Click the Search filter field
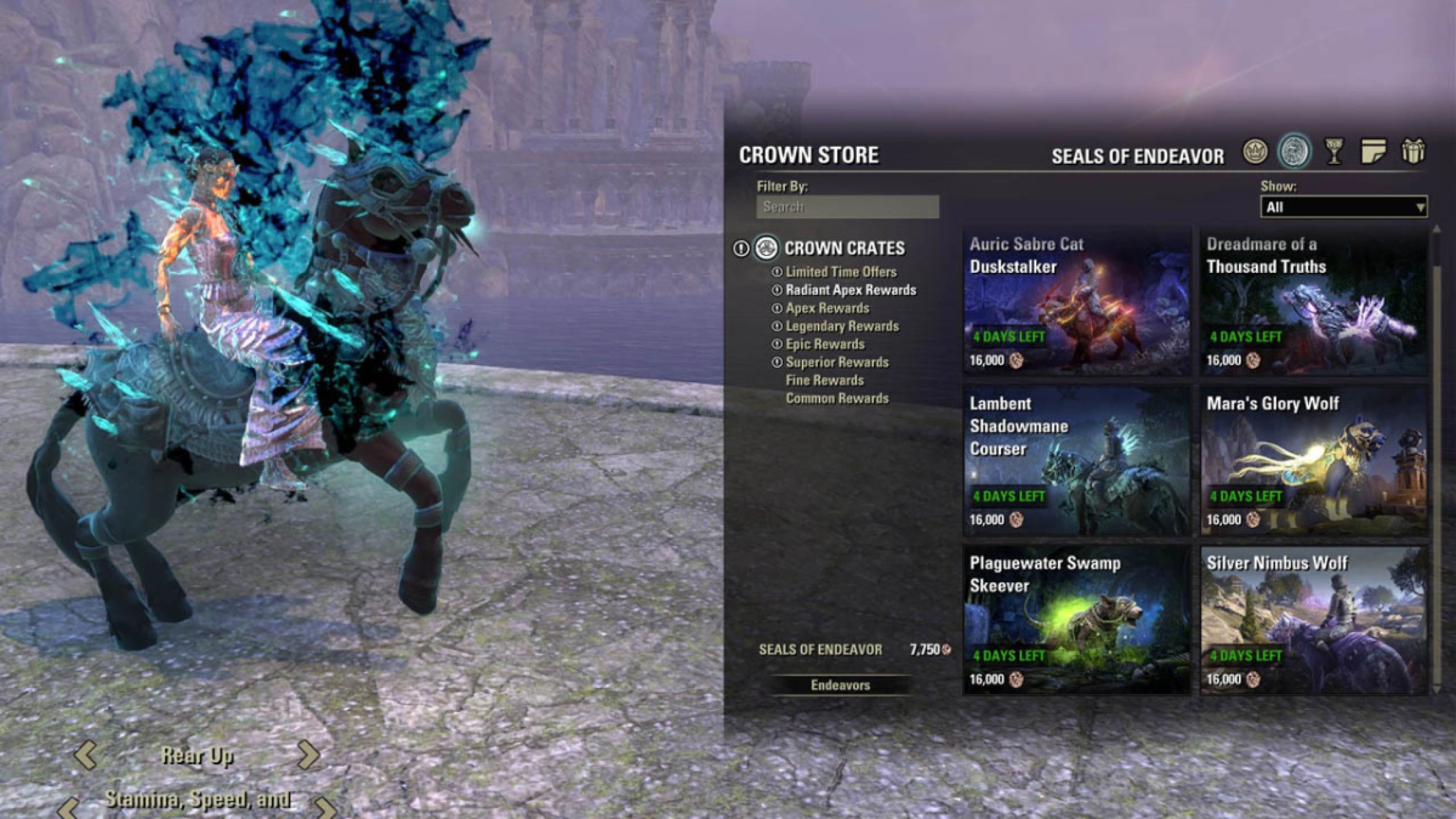 click(x=848, y=208)
